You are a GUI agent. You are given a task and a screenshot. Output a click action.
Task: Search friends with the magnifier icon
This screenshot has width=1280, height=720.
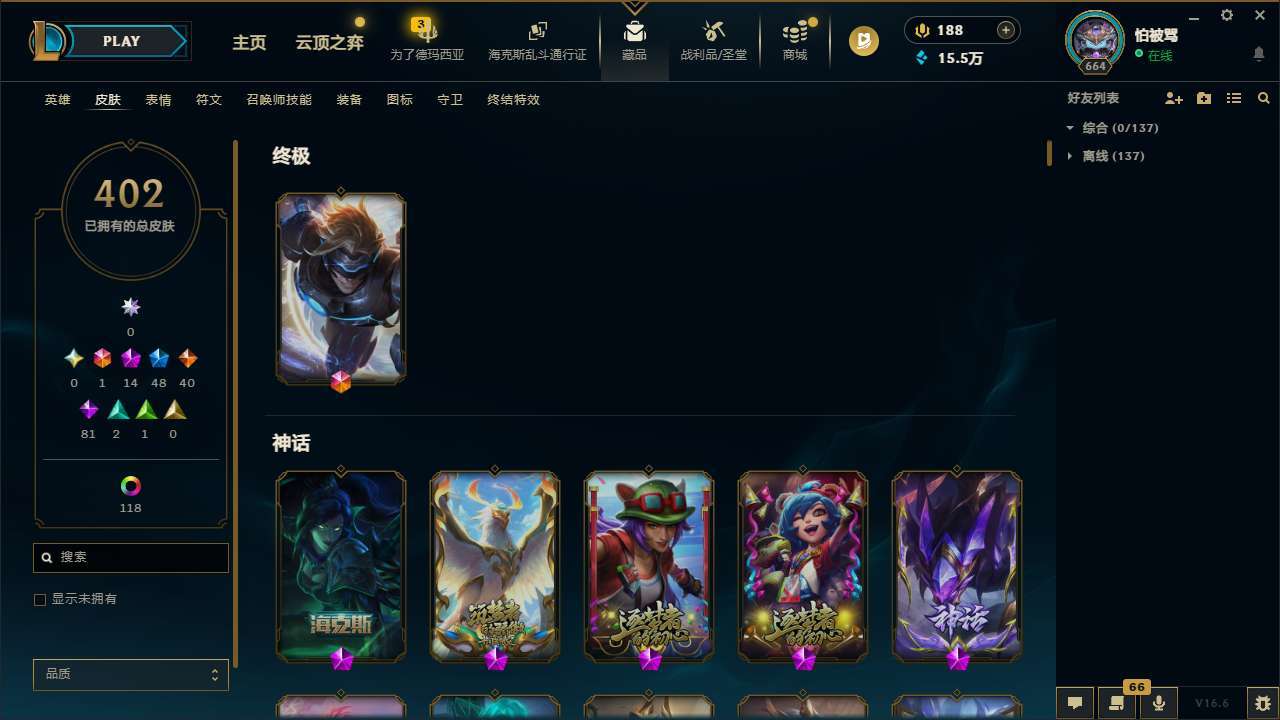tap(1264, 98)
